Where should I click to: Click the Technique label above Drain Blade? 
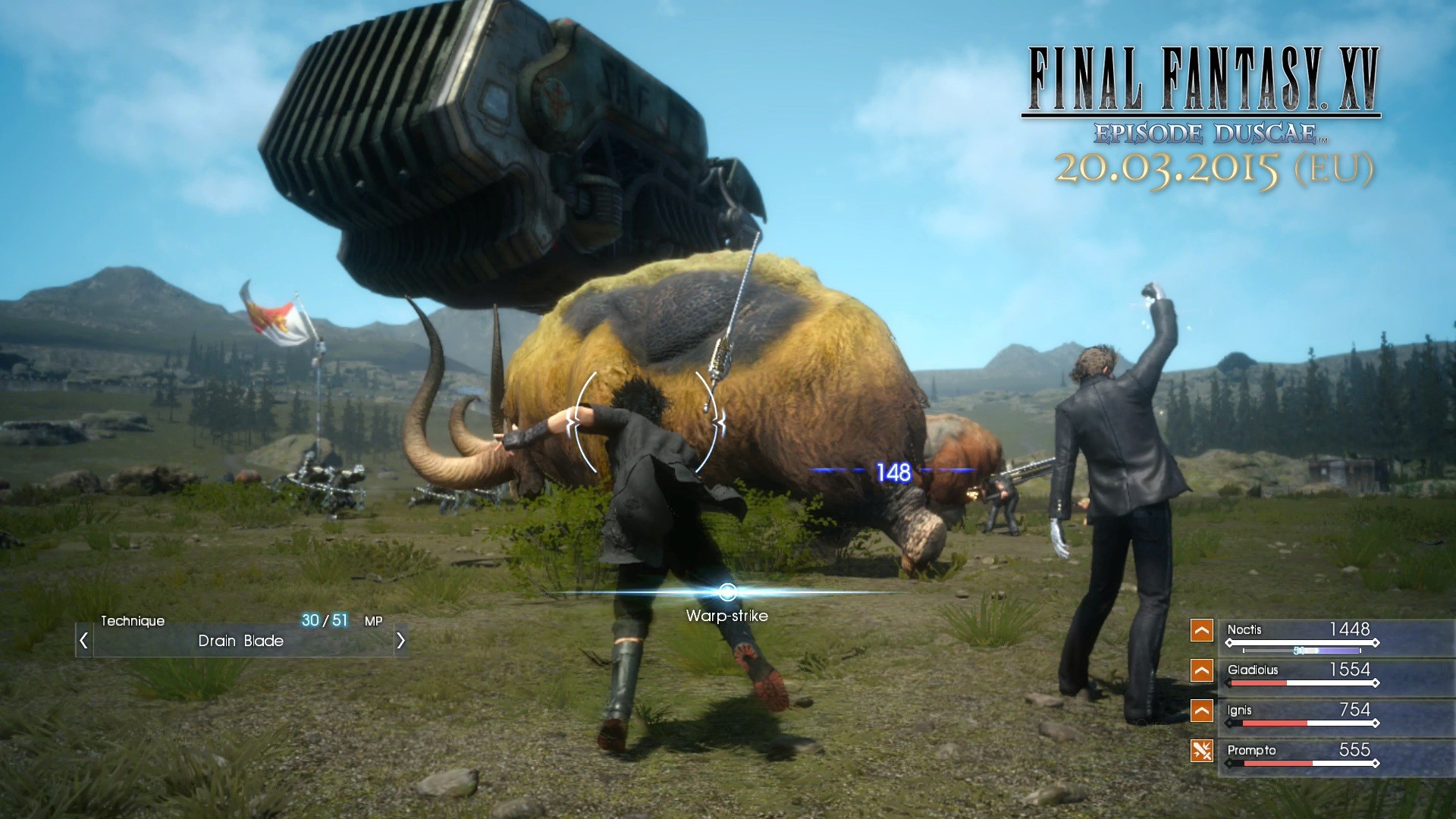click(133, 621)
